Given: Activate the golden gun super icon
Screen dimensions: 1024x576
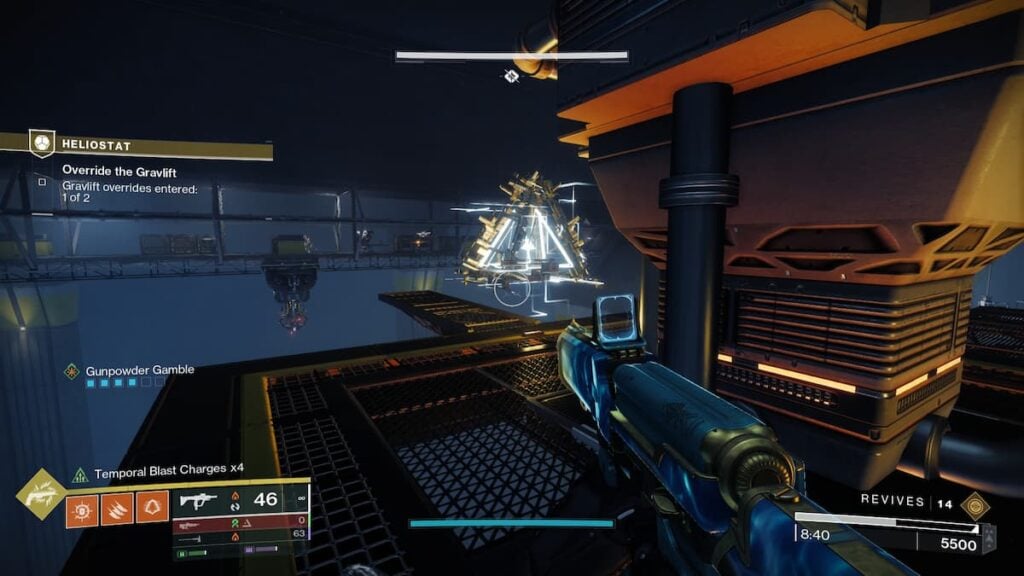Looking at the screenshot, I should pyautogui.click(x=43, y=493).
